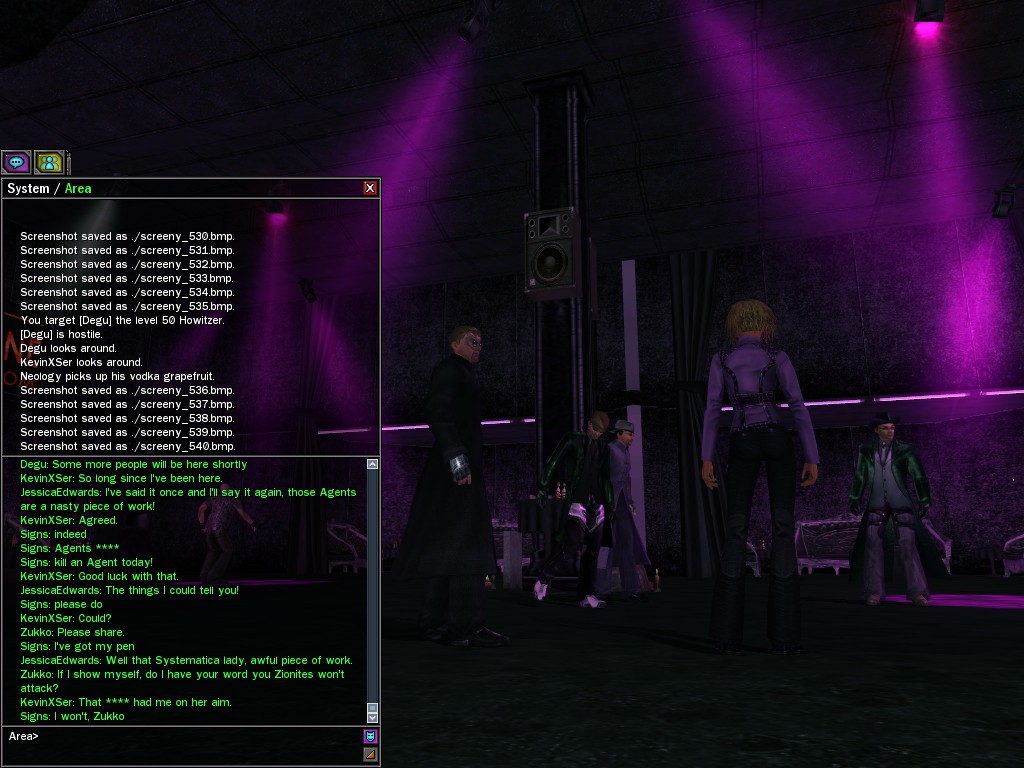Open the speech bubble chat icon
This screenshot has width=1024, height=768.
(16, 162)
